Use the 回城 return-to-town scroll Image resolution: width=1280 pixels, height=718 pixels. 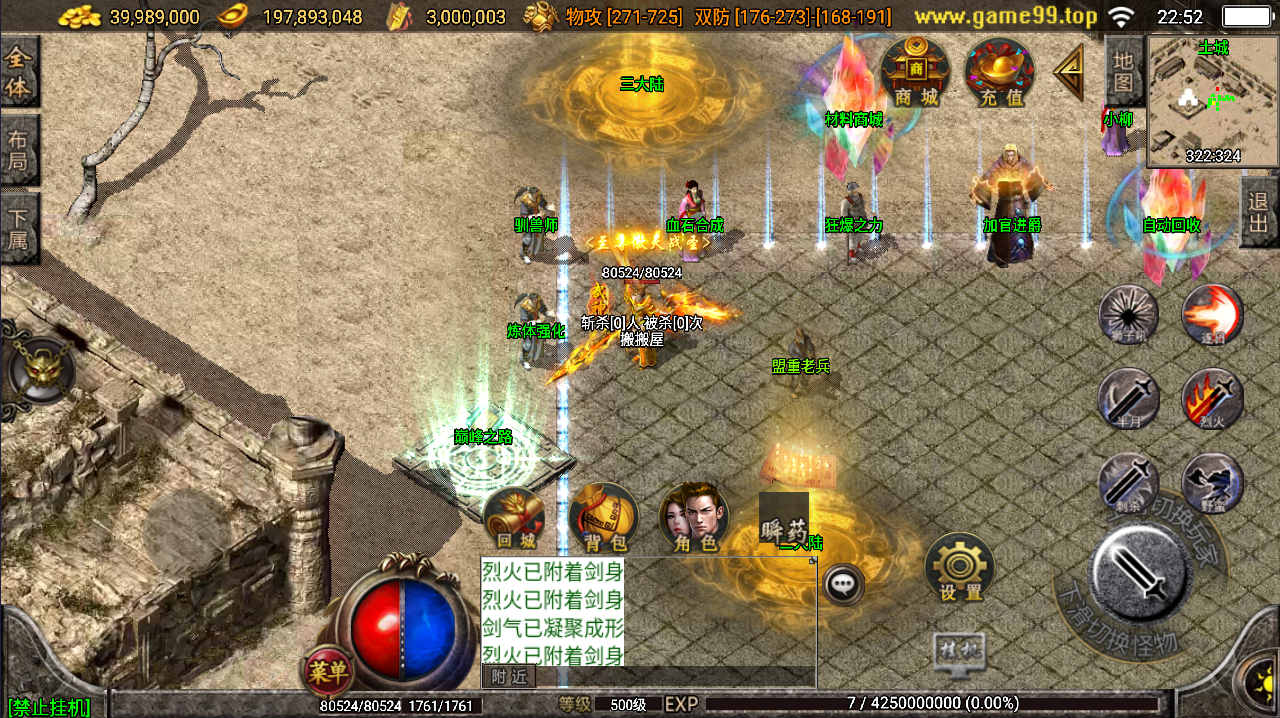click(515, 519)
